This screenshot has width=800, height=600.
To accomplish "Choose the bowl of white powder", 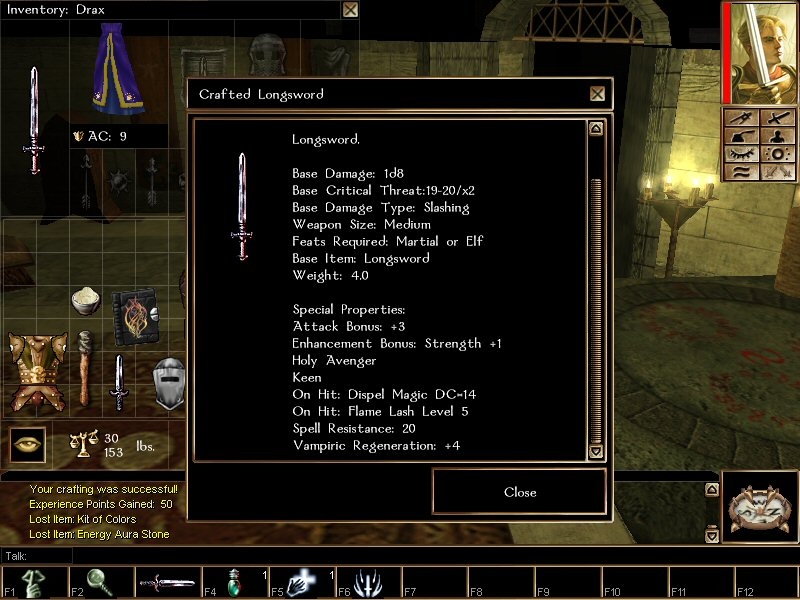I will pyautogui.click(x=85, y=300).
